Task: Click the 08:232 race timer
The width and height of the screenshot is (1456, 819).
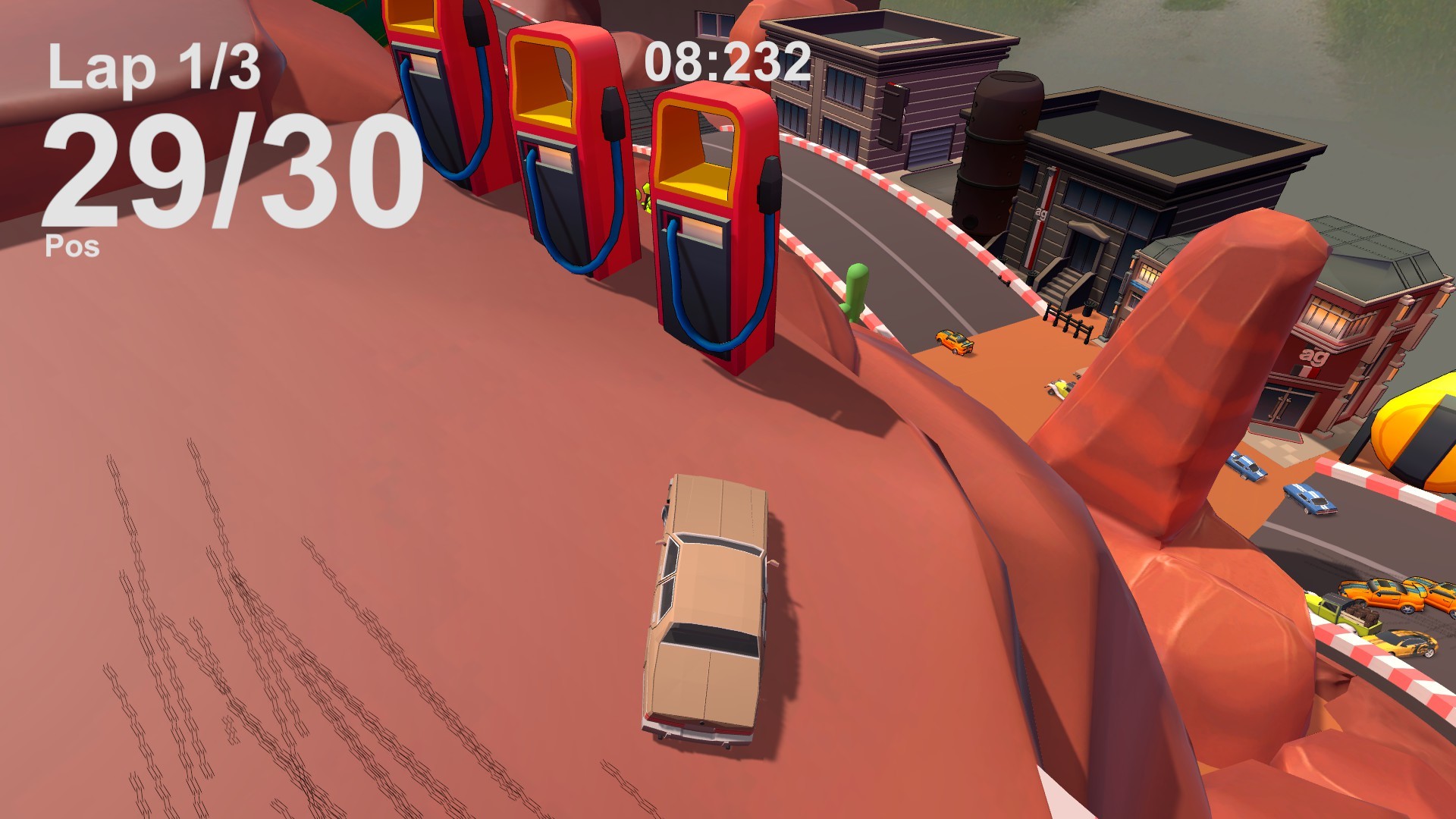Action: tap(724, 64)
